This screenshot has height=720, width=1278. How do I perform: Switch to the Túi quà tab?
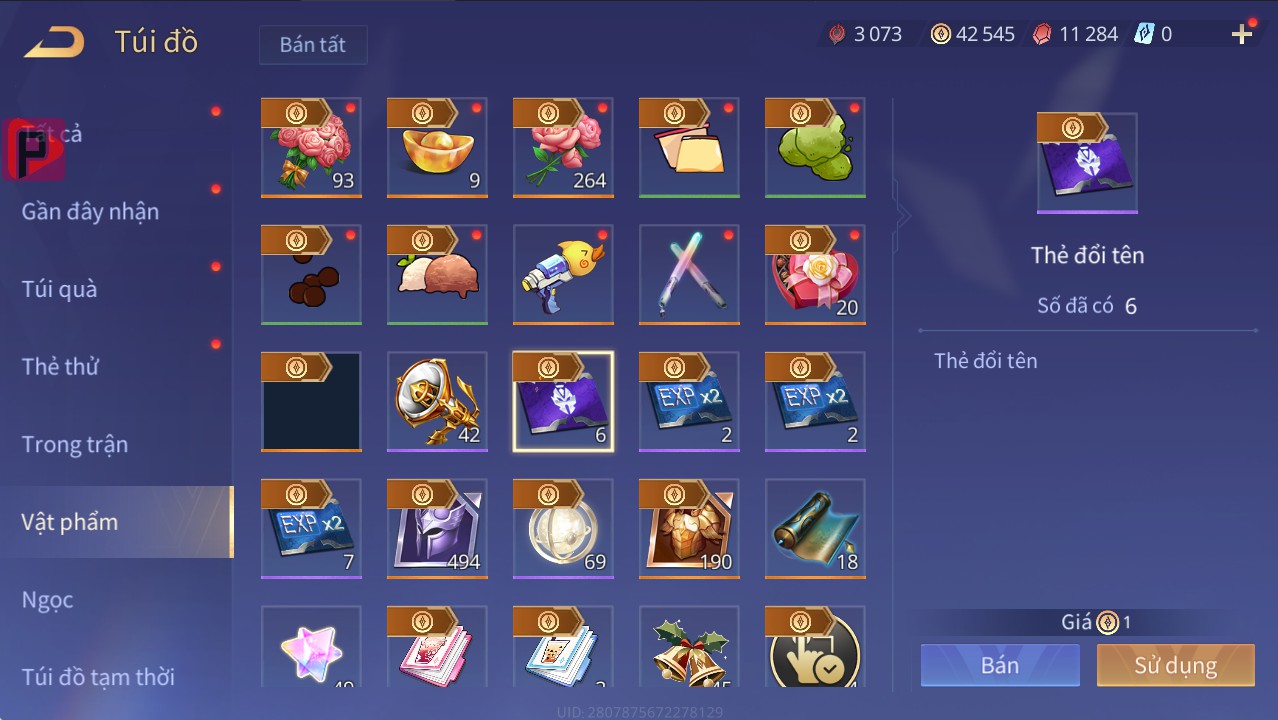tap(60, 289)
